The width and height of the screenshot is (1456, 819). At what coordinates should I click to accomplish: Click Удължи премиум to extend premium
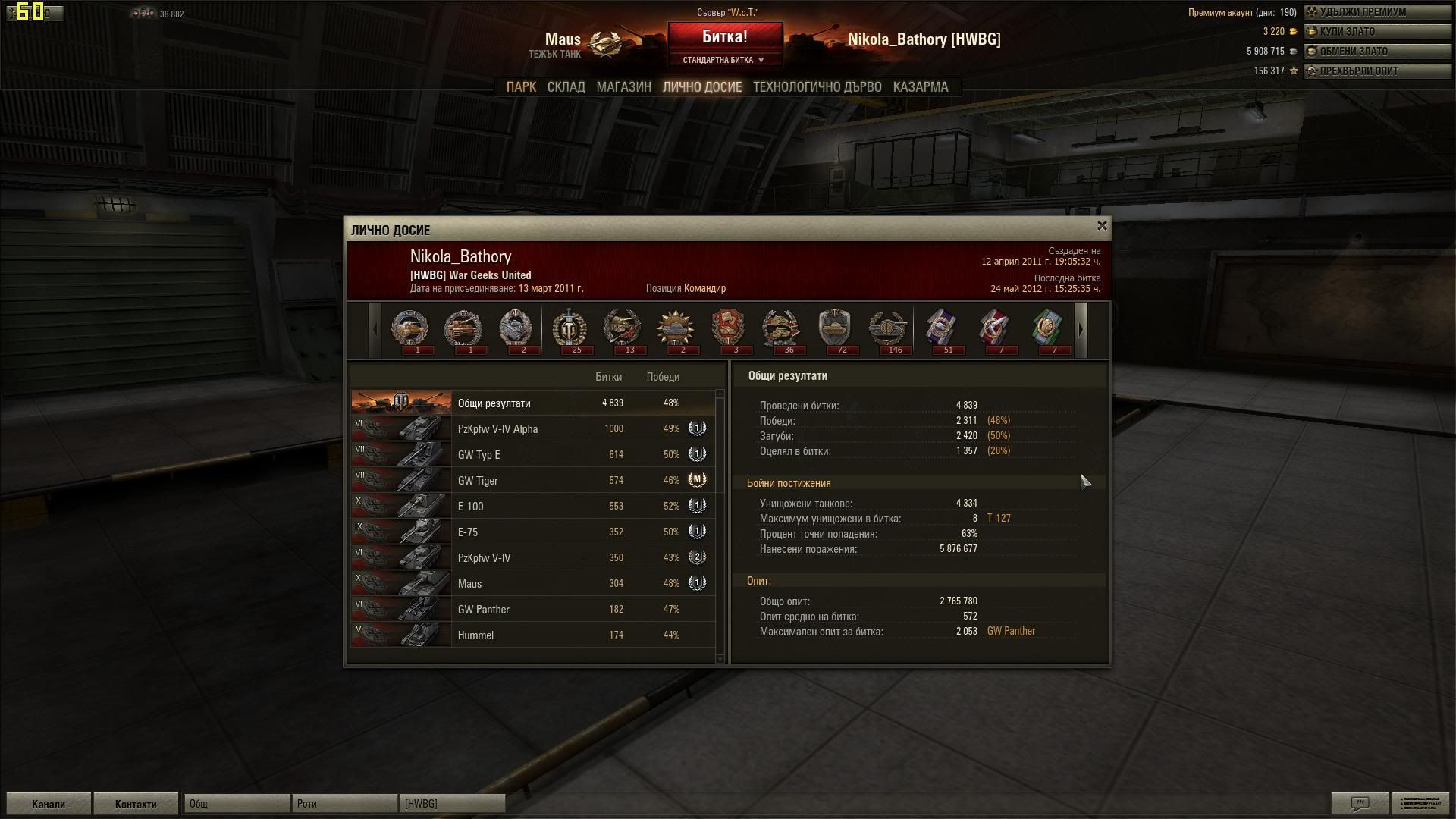(x=1376, y=12)
